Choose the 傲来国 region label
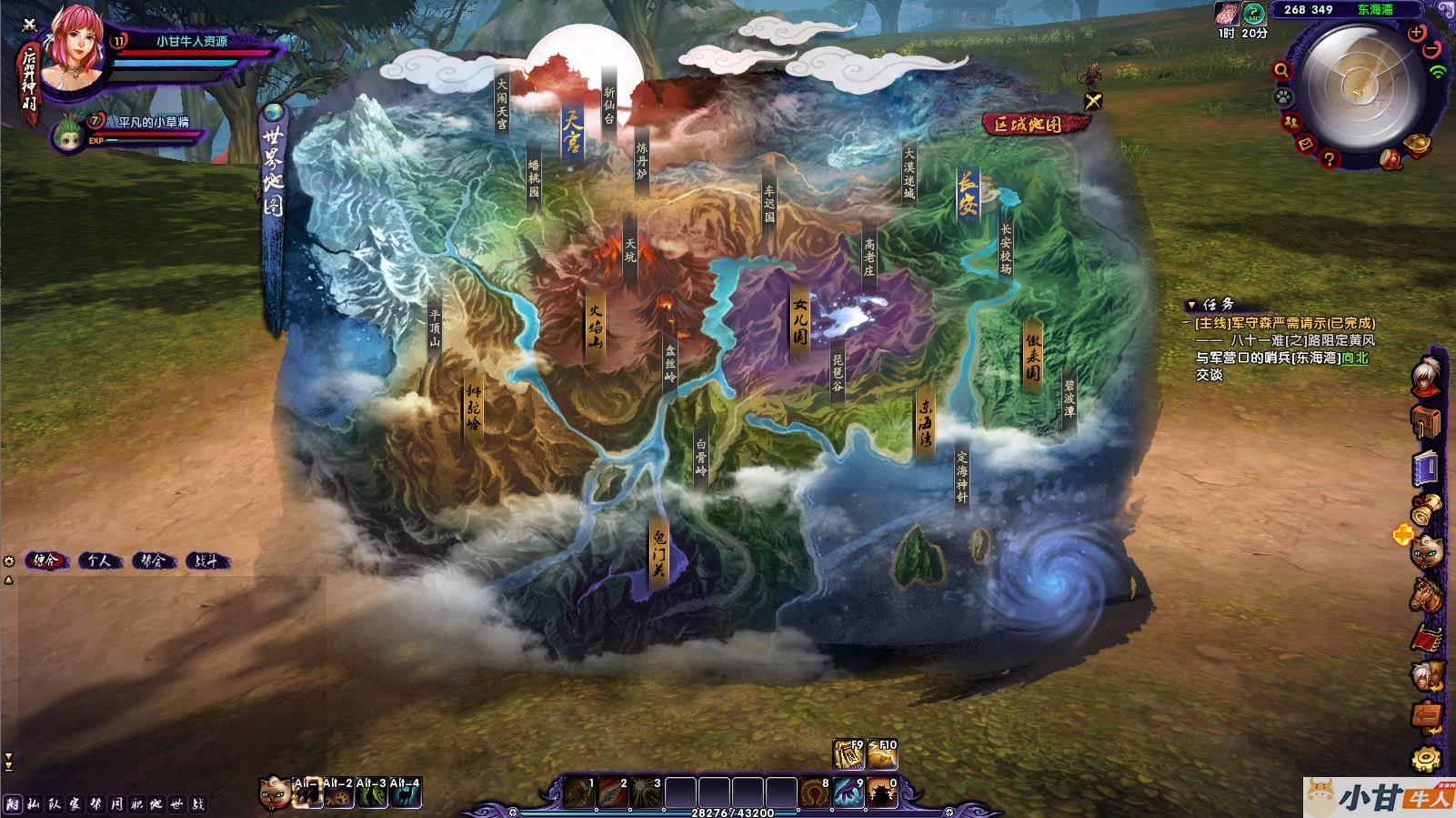 pos(1033,354)
